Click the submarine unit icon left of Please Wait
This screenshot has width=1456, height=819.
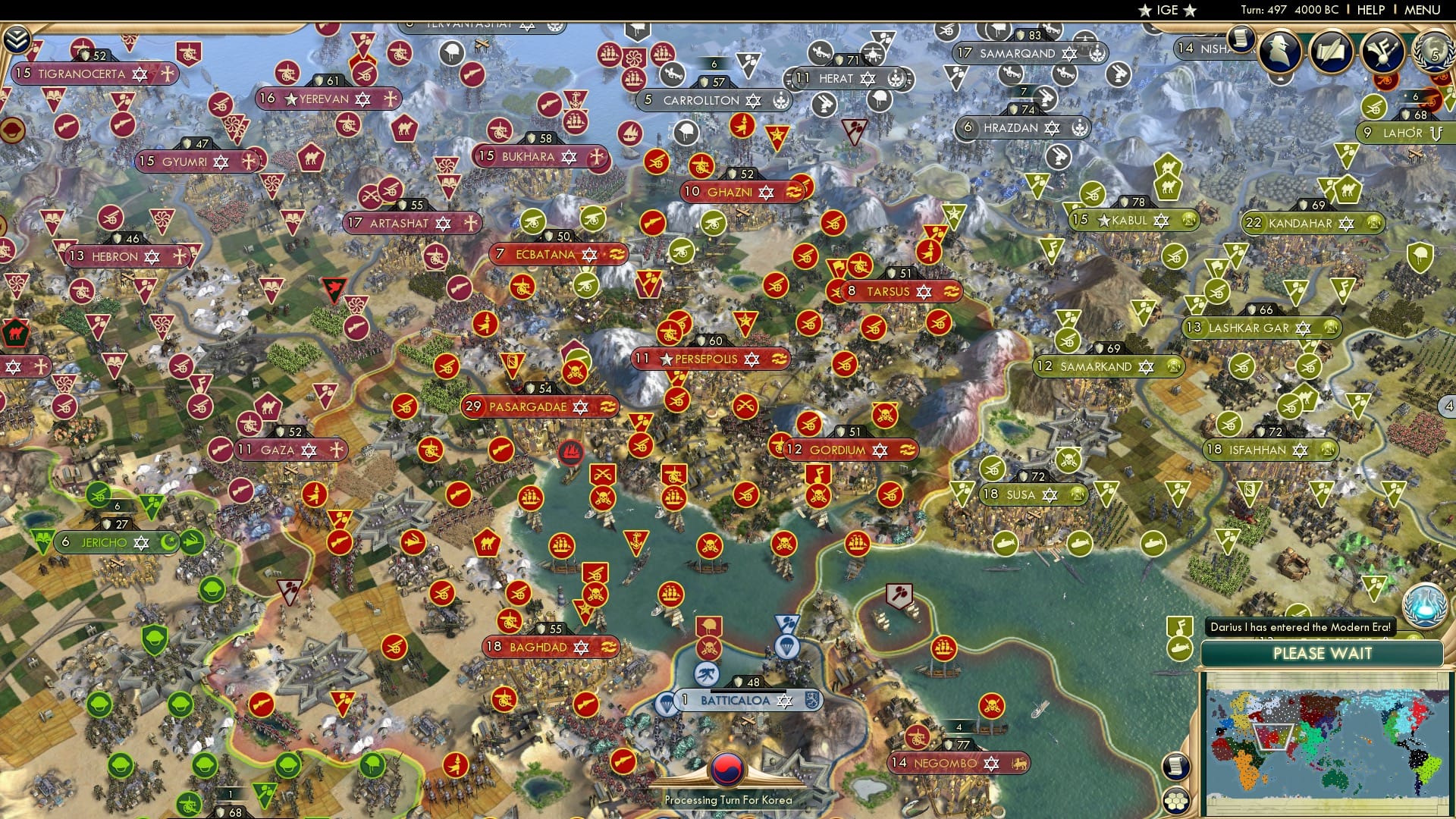coord(1178,649)
